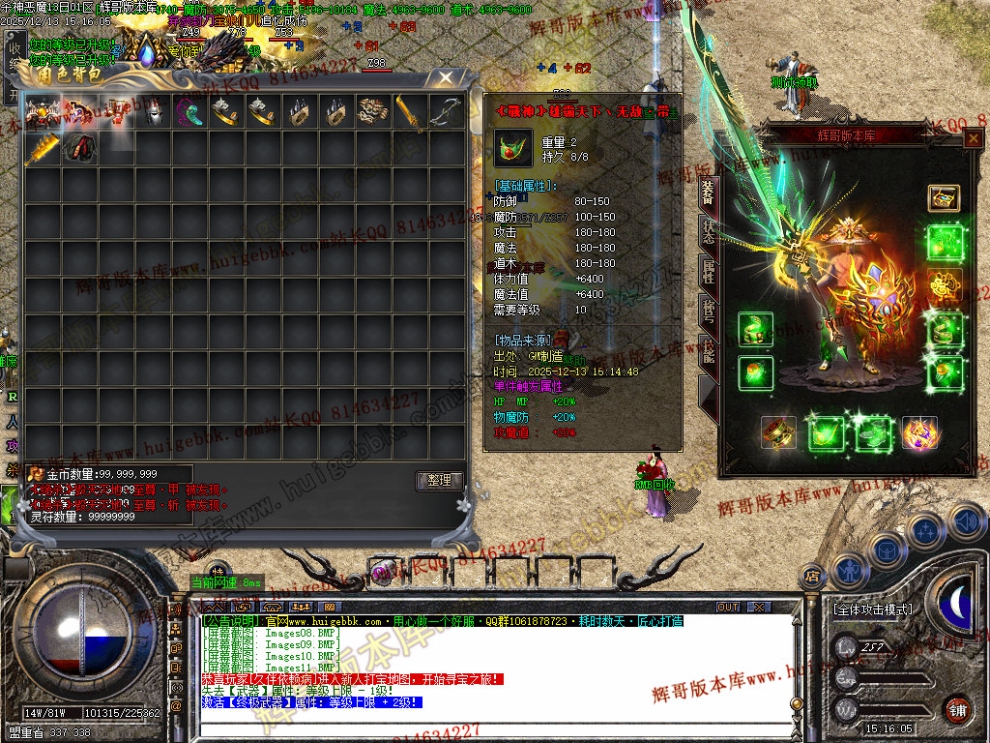Screen dimensions: 990x743
Task: Open the 状态 status tab
Action: click(x=707, y=232)
